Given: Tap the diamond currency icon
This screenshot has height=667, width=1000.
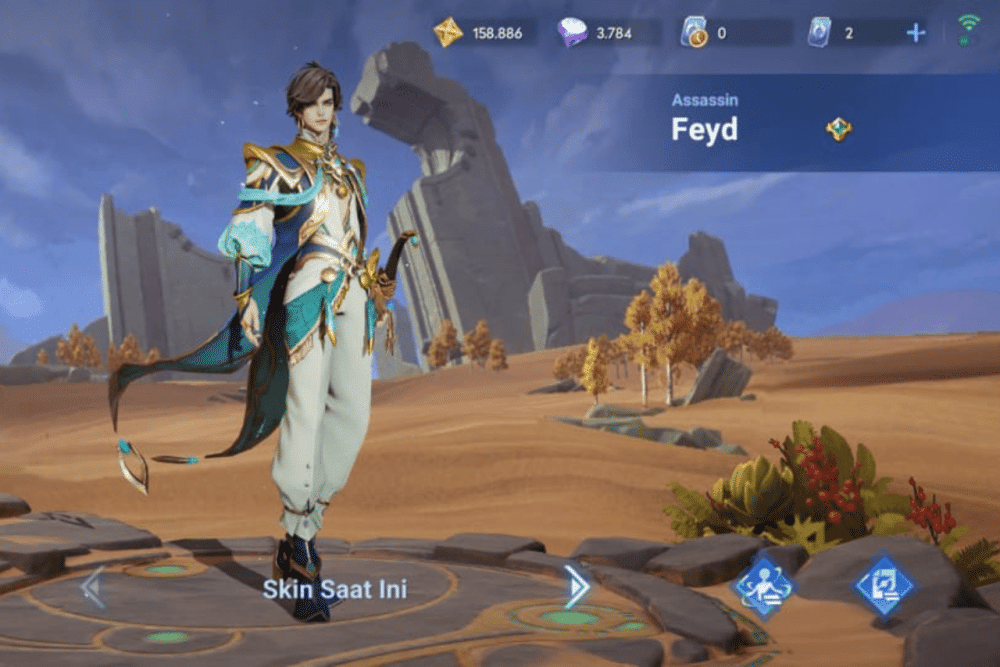Looking at the screenshot, I should point(573,33).
